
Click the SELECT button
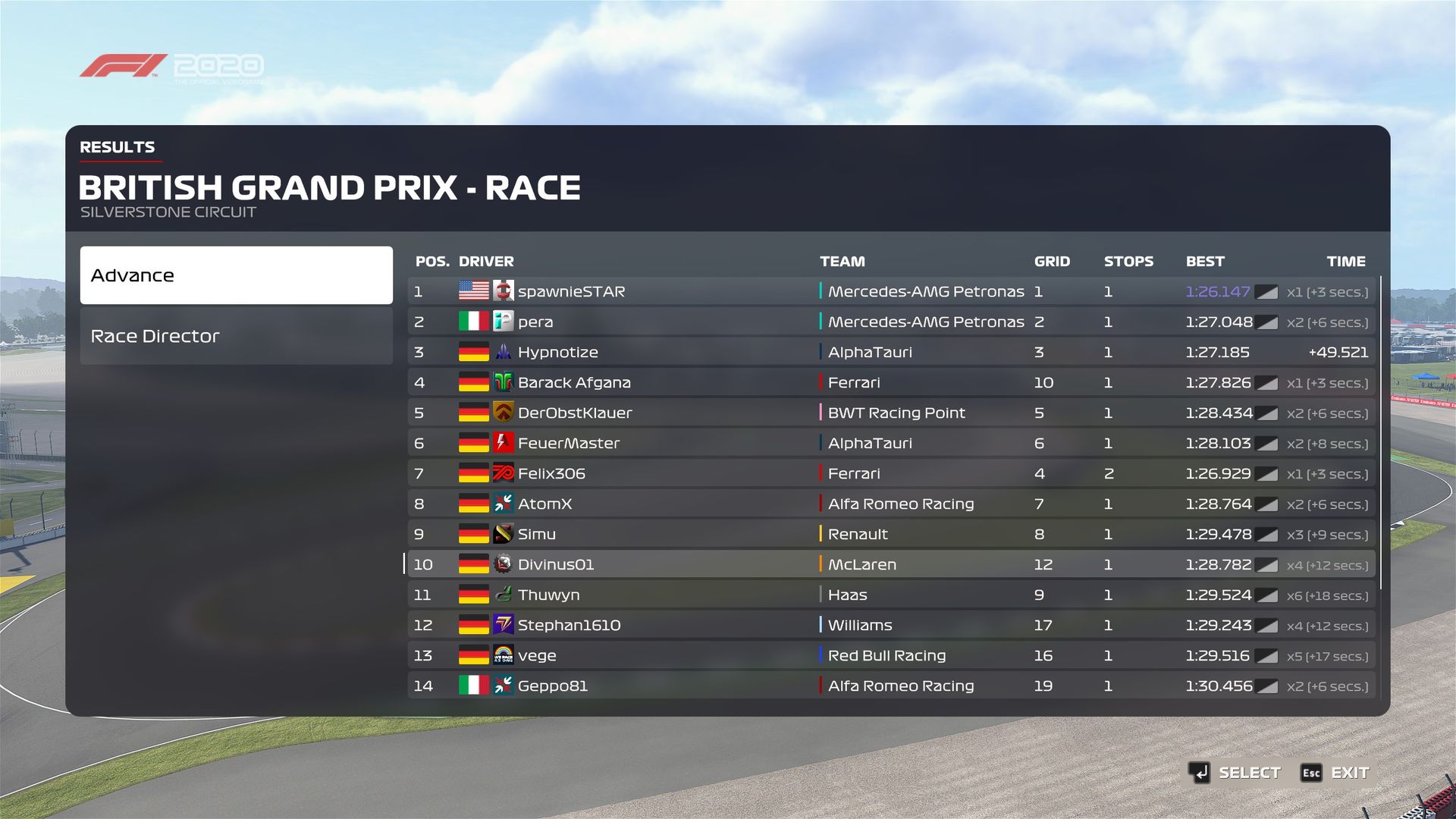click(x=1235, y=773)
